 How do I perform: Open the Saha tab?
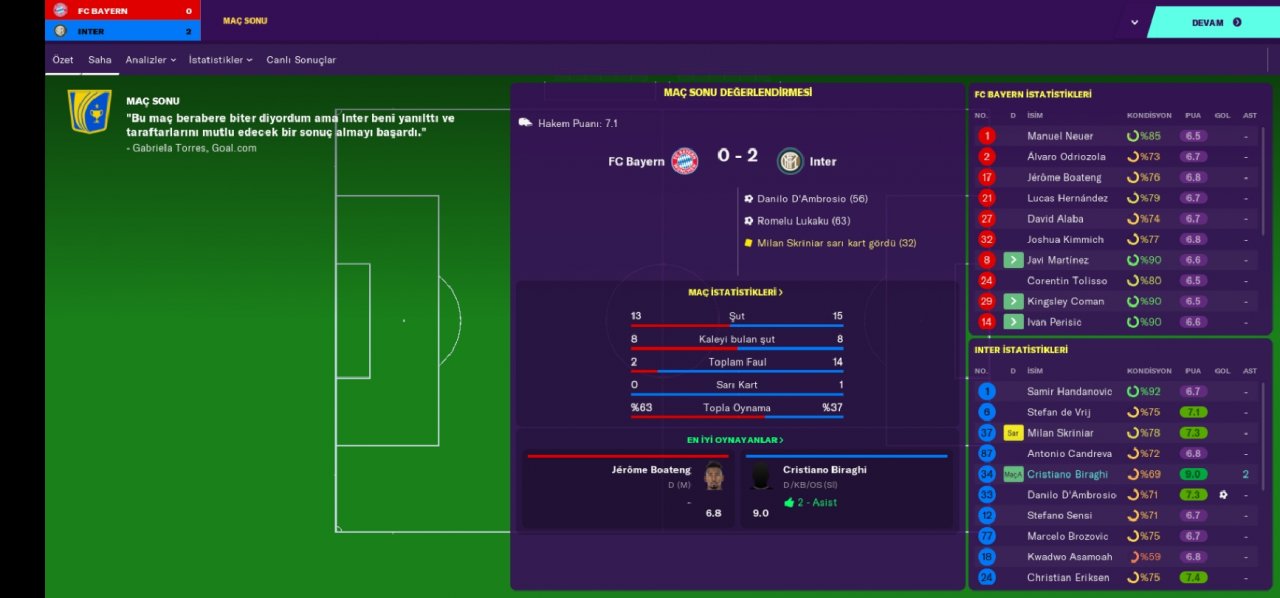pos(100,60)
